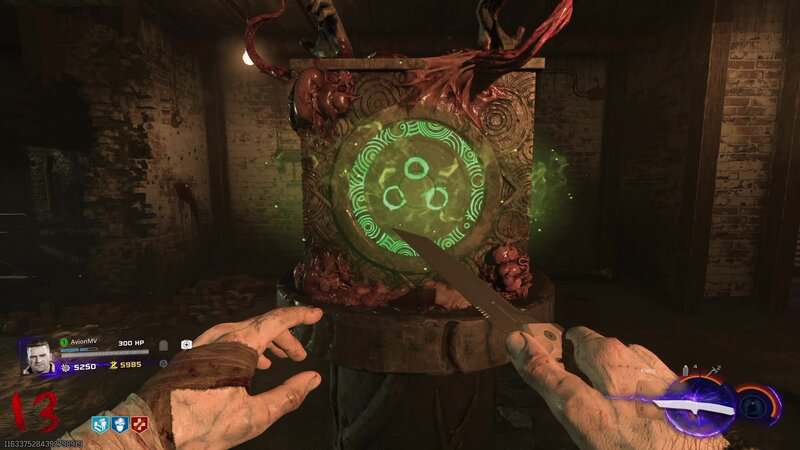
Task: Select the red perk icon
Action: [139, 425]
